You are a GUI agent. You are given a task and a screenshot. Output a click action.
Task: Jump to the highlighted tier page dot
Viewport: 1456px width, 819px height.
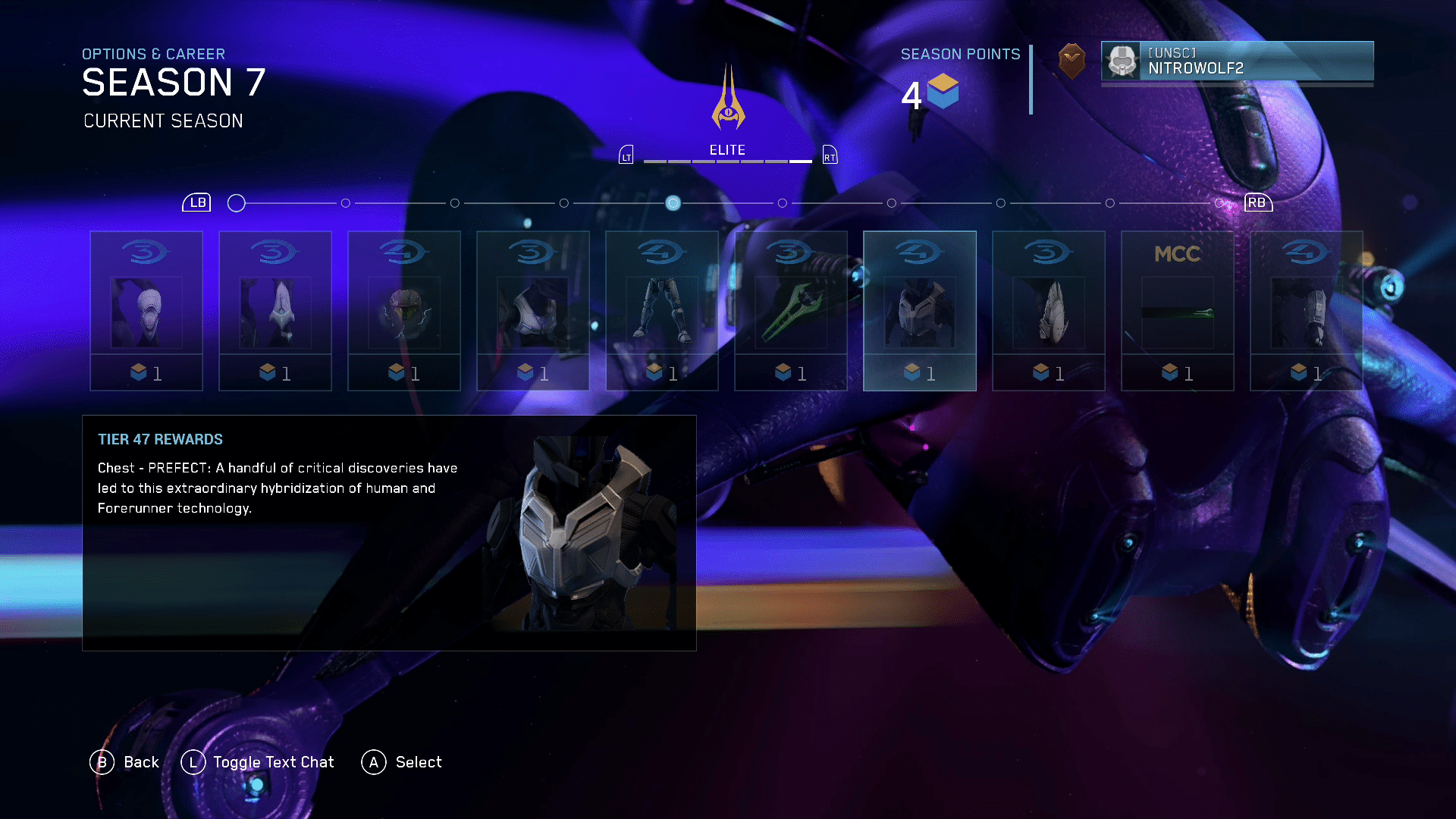point(673,203)
